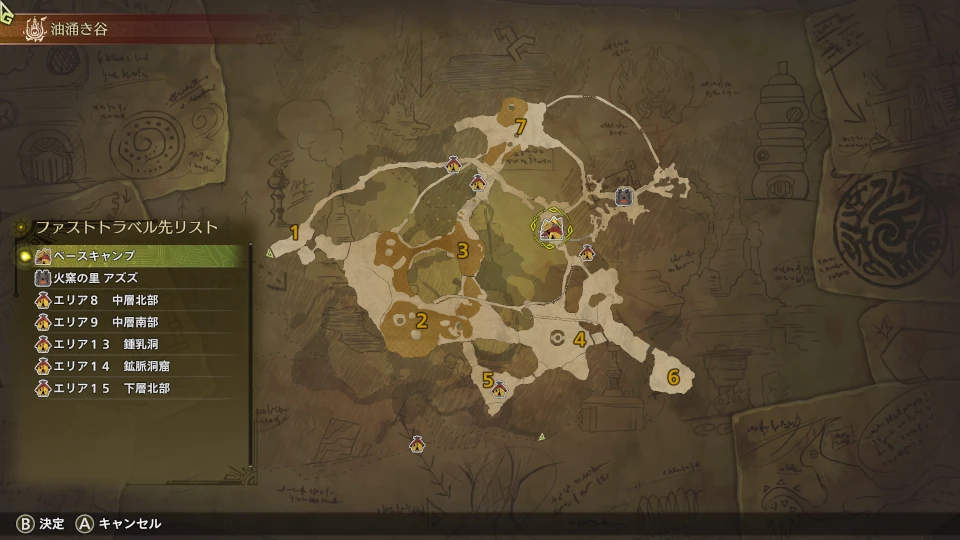Pick エリア15 下層北部 from the list
960x540 pixels.
point(130,388)
